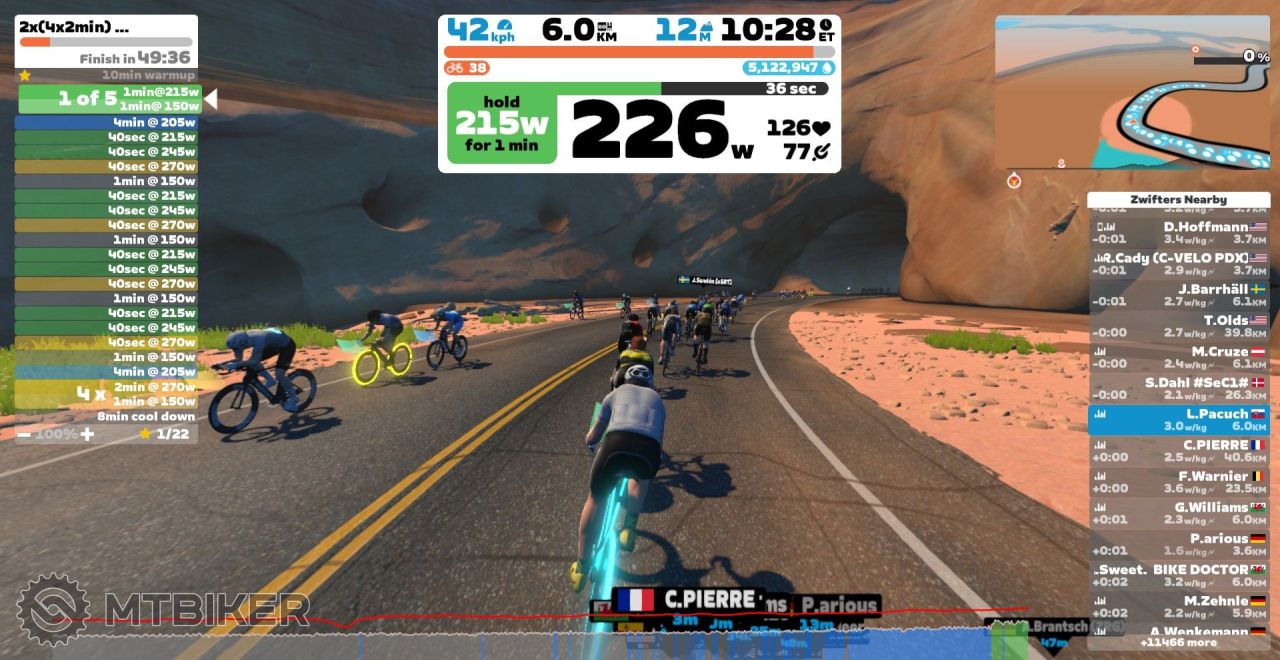Click the C.PIERRE name tag with French flag
This screenshot has width=1280, height=660.
coord(687,600)
